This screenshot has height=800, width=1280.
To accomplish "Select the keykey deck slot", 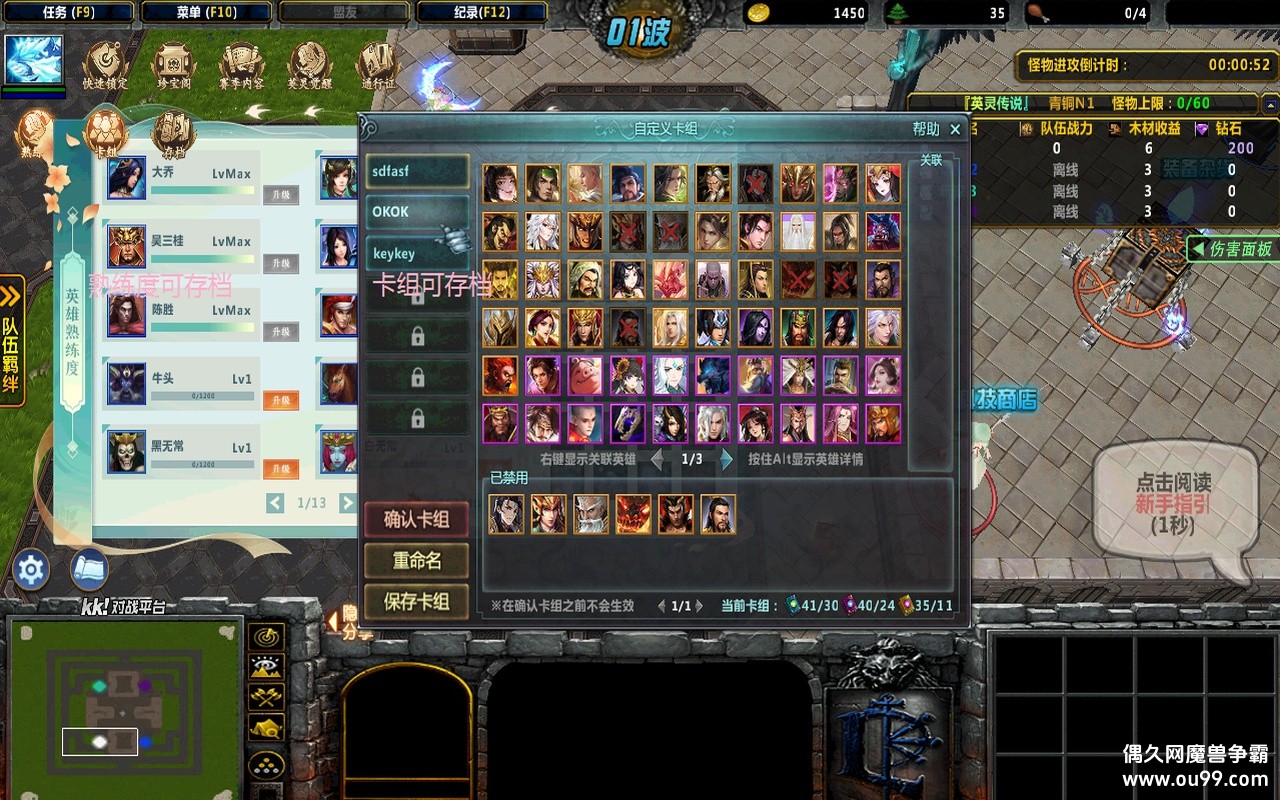I will [x=416, y=254].
